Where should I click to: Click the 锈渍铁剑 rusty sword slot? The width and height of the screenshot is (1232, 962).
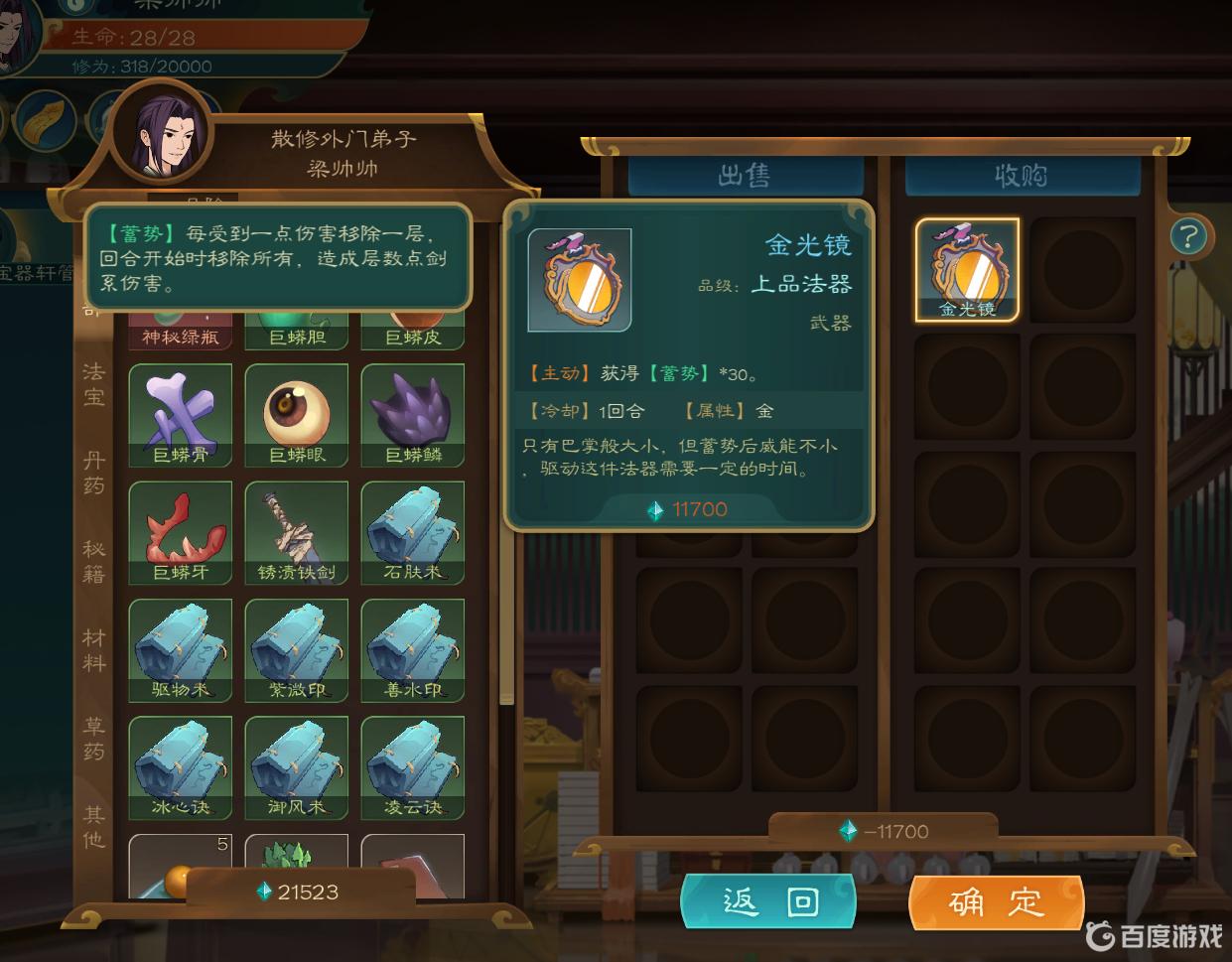click(x=297, y=532)
